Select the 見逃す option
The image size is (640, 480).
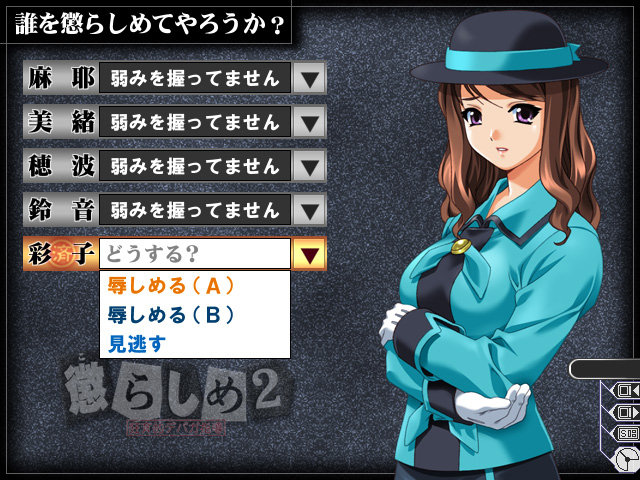click(138, 343)
